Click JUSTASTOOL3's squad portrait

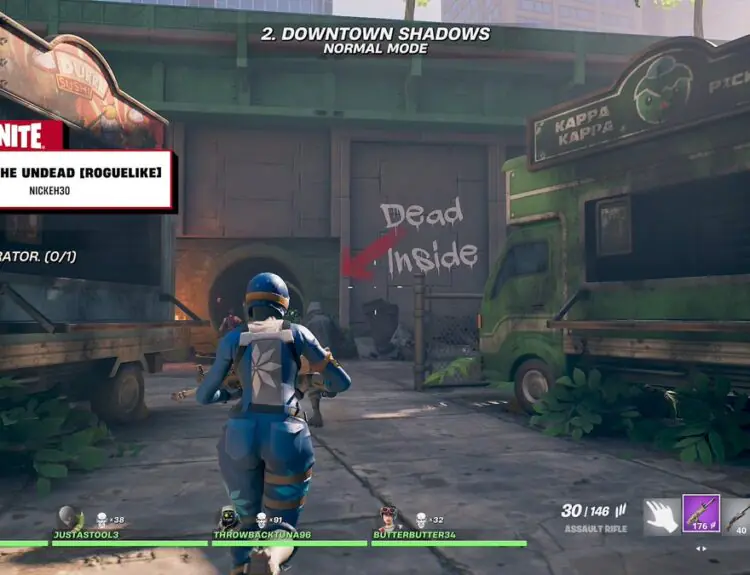coord(68,518)
